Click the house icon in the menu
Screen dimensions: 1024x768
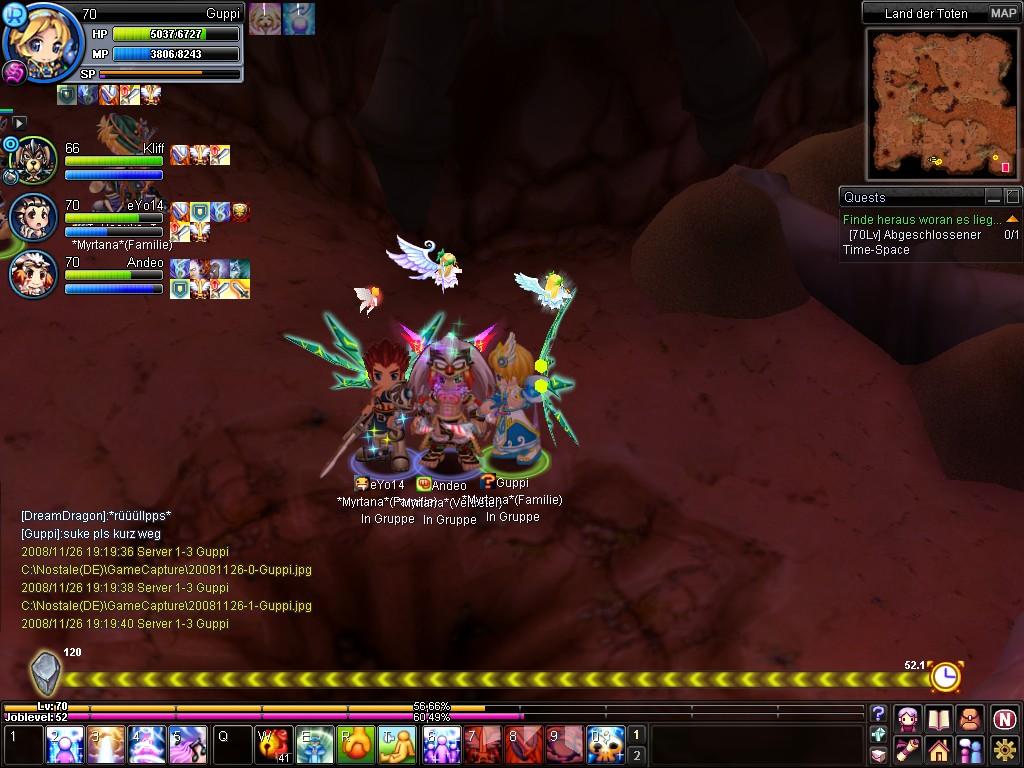click(938, 749)
